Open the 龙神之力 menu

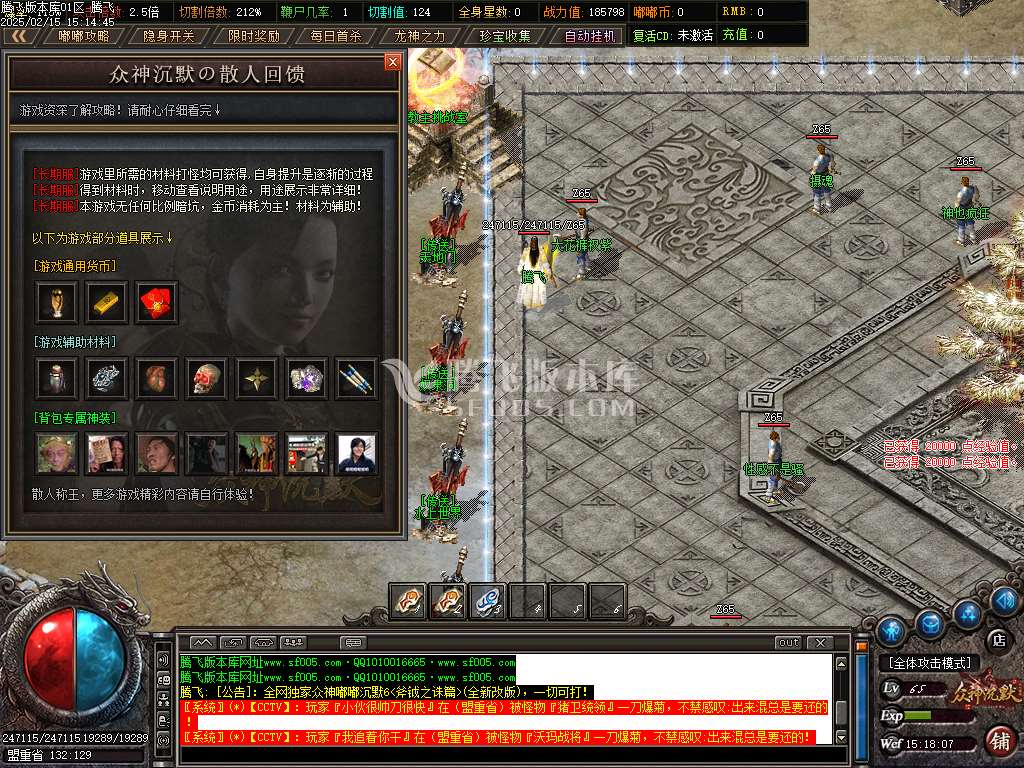coord(420,36)
